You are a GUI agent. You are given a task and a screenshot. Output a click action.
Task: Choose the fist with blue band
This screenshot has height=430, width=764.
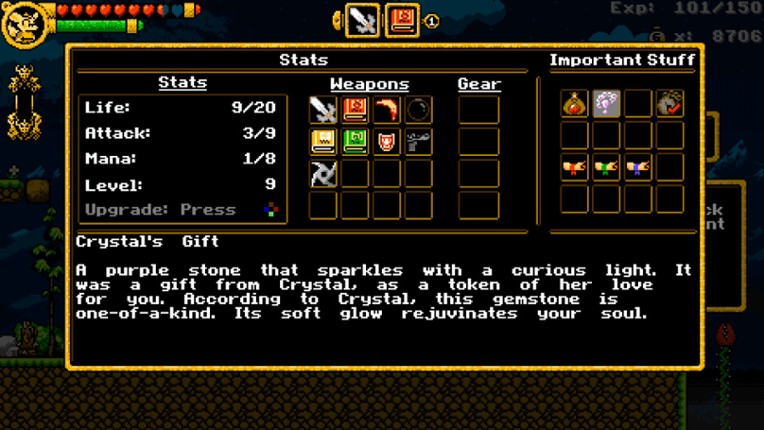click(638, 167)
